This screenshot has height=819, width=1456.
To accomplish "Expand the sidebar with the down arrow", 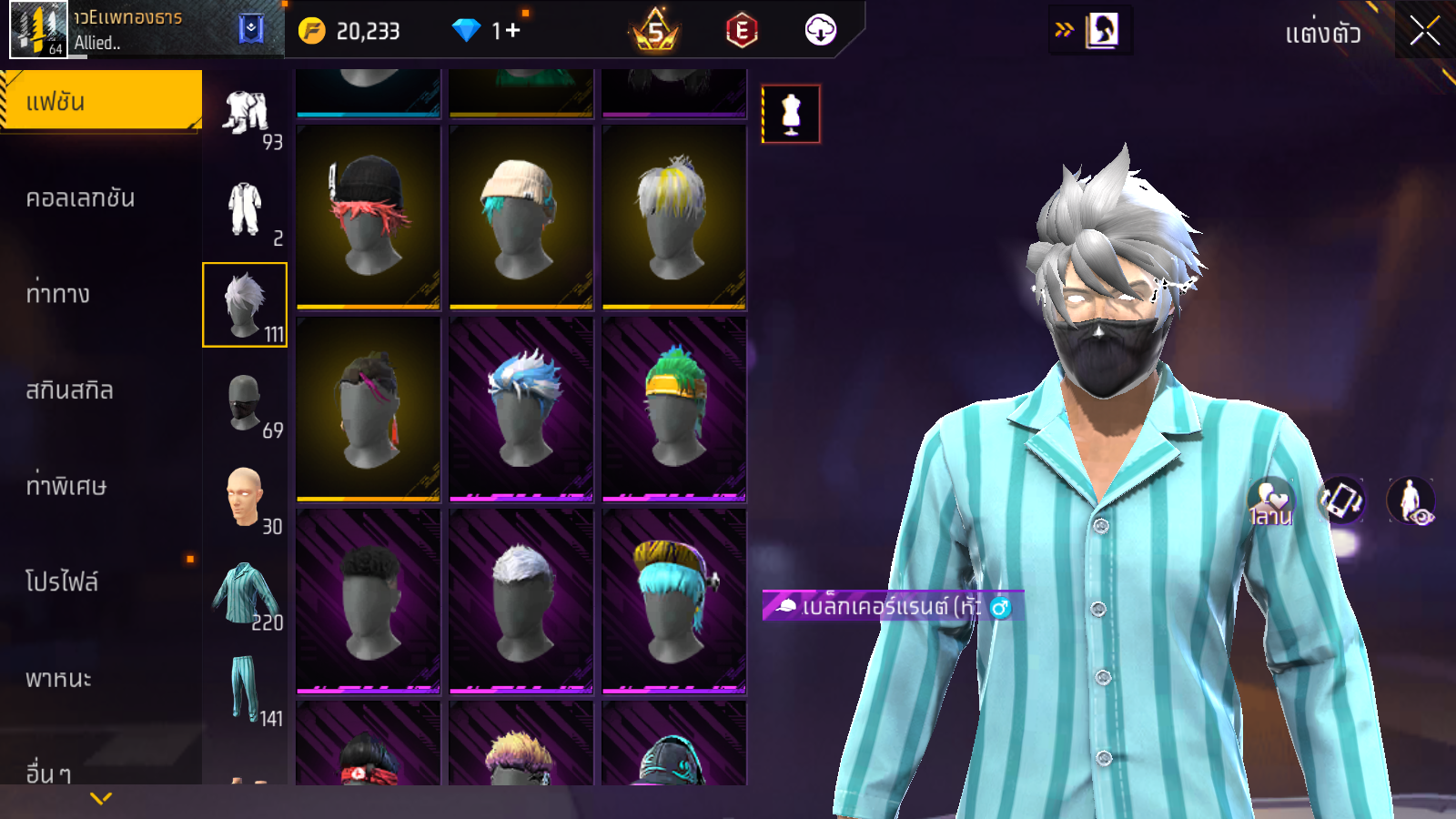I will 101,798.
